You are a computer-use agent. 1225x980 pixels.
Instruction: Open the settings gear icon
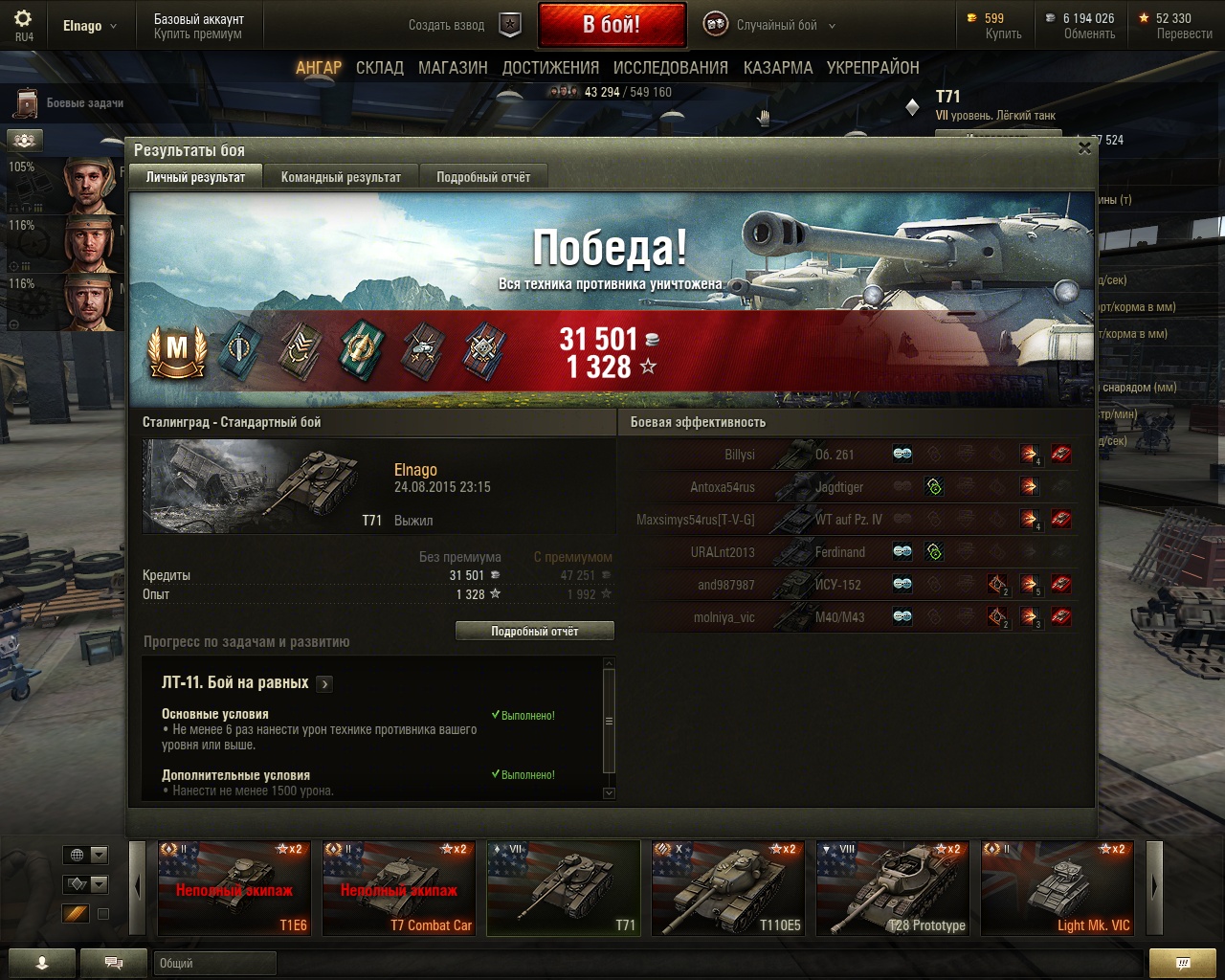click(x=23, y=19)
